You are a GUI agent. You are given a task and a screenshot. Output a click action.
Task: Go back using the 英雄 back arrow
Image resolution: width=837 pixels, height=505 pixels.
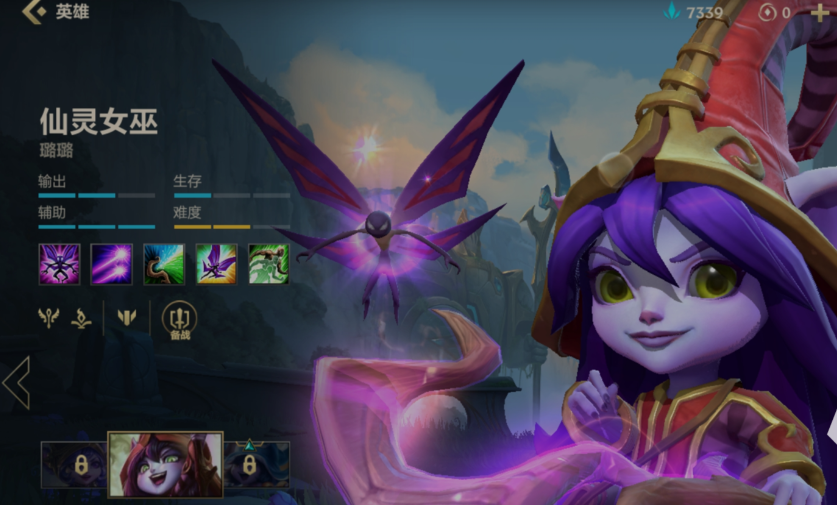pos(35,12)
